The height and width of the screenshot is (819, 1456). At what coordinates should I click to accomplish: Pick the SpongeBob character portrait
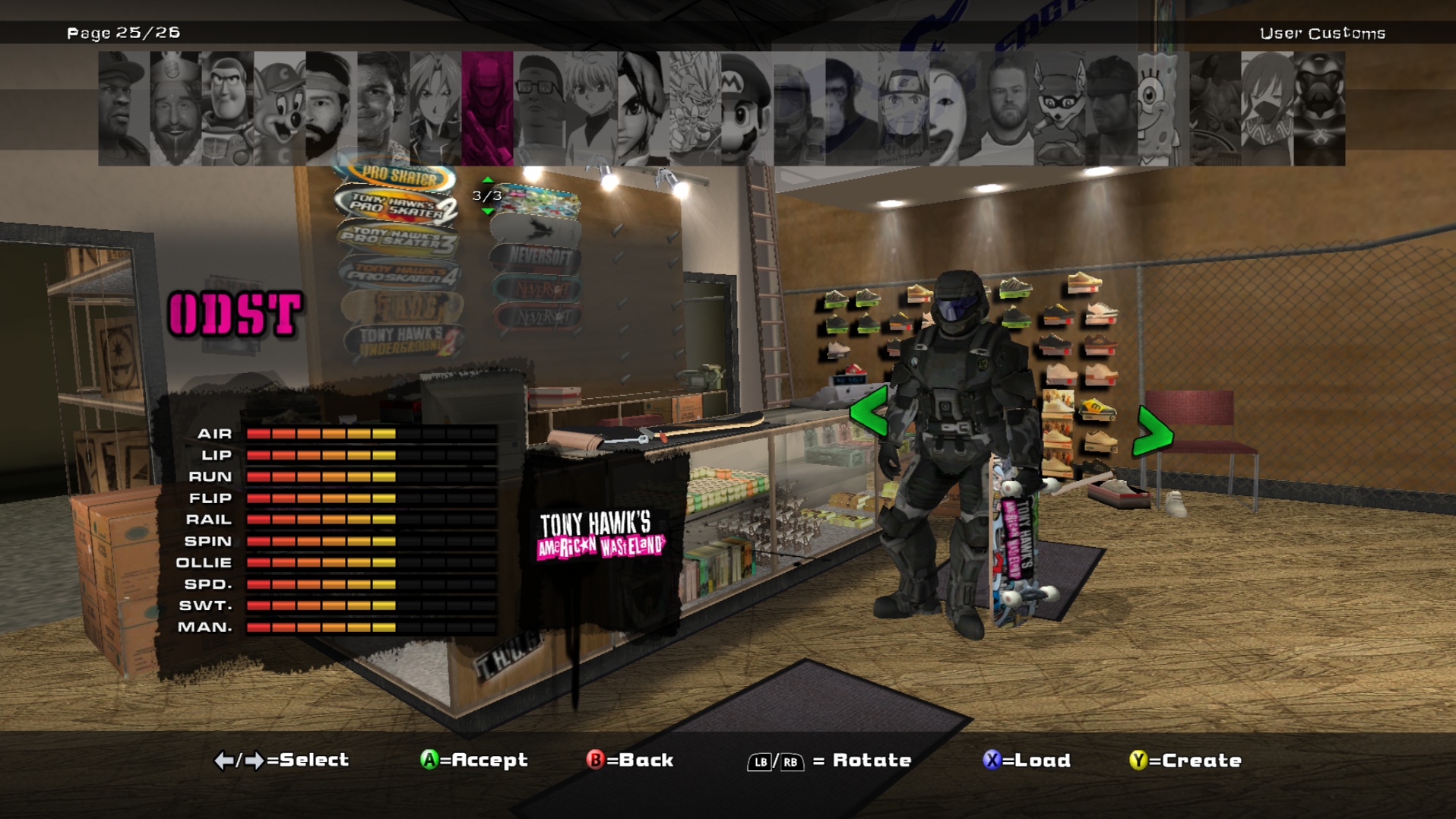[x=1162, y=108]
